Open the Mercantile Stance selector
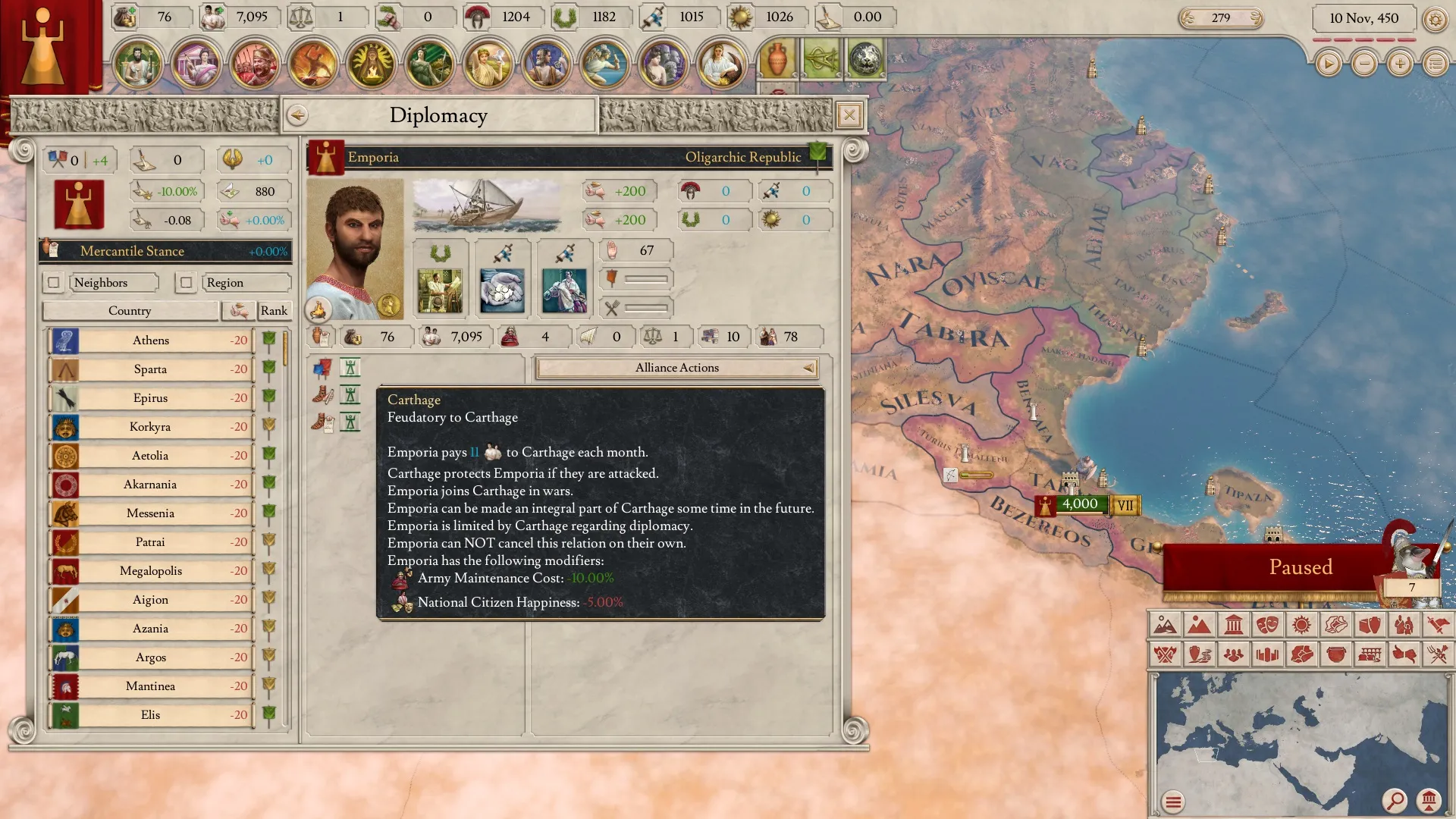 tap(165, 251)
